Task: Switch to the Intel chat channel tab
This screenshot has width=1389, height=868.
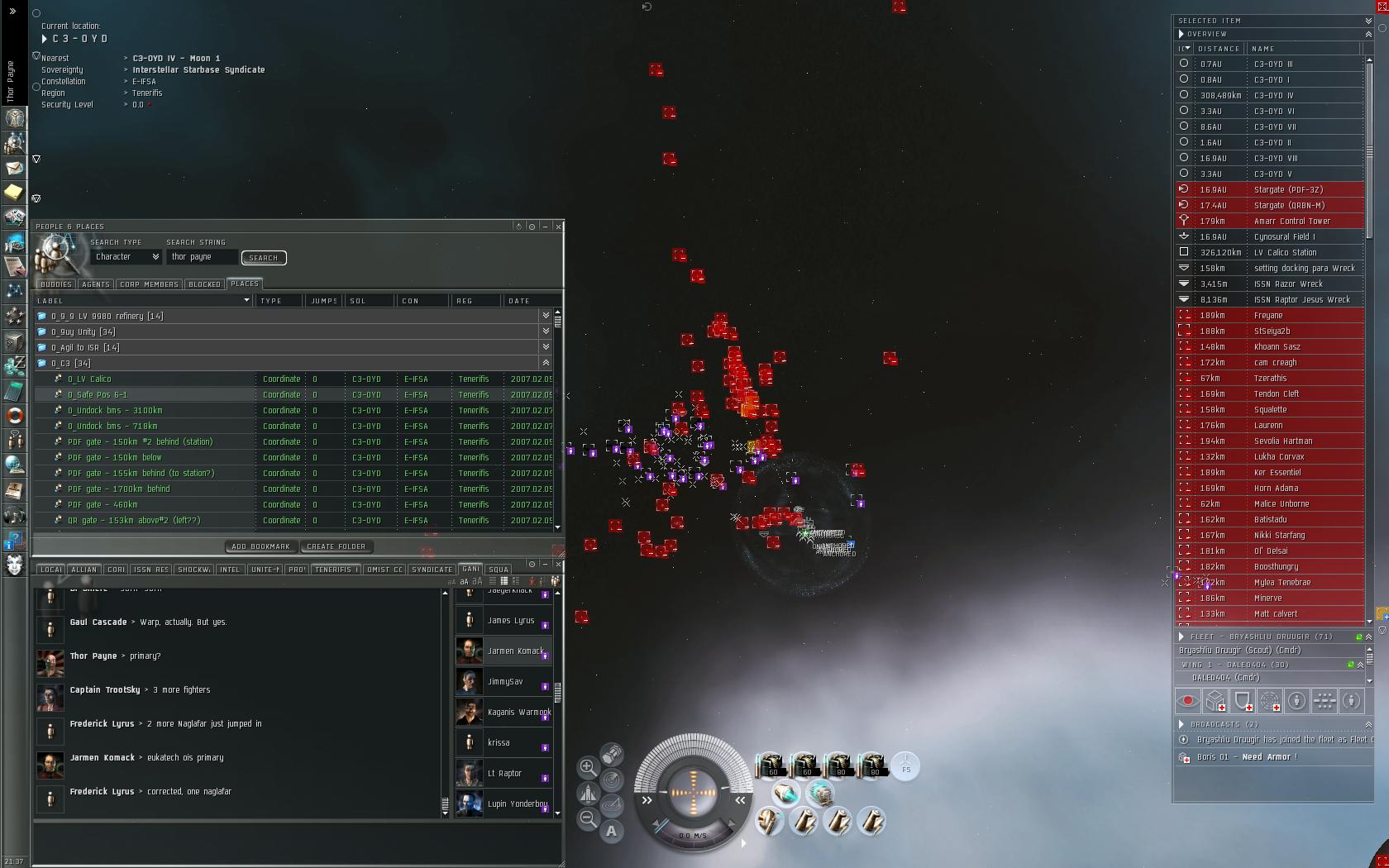Action: pyautogui.click(x=230, y=570)
